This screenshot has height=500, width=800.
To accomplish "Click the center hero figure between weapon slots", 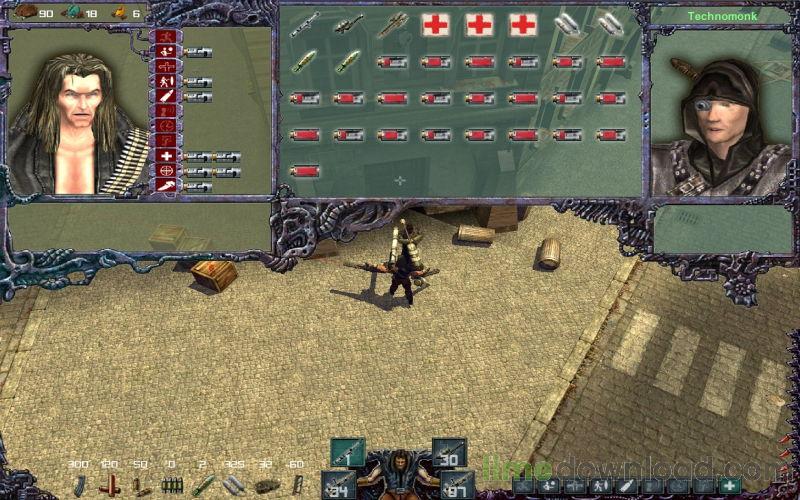I will coord(399,472).
